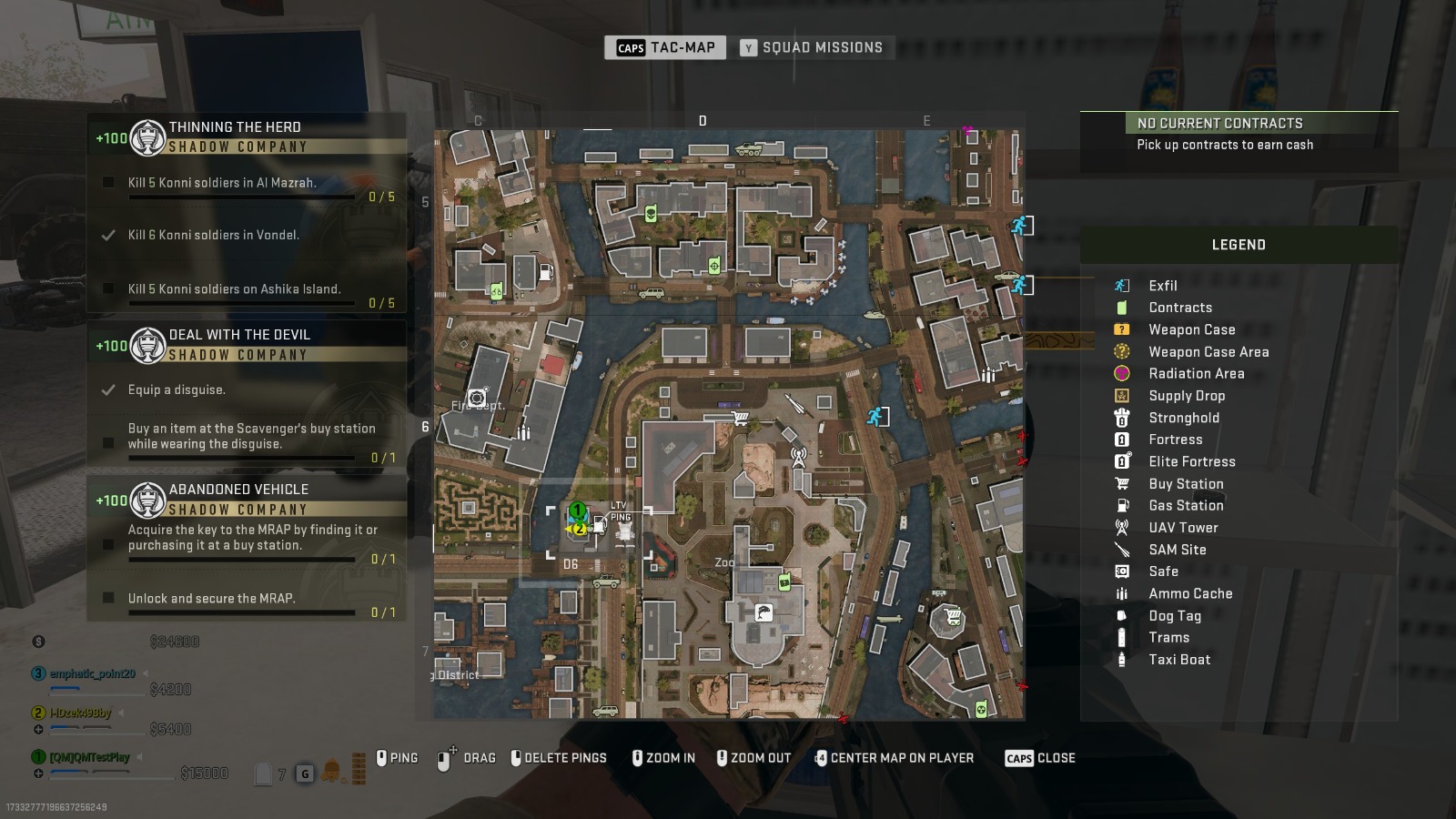1456x819 pixels.
Task: Select Contracts in the legend list
Action: (1179, 308)
